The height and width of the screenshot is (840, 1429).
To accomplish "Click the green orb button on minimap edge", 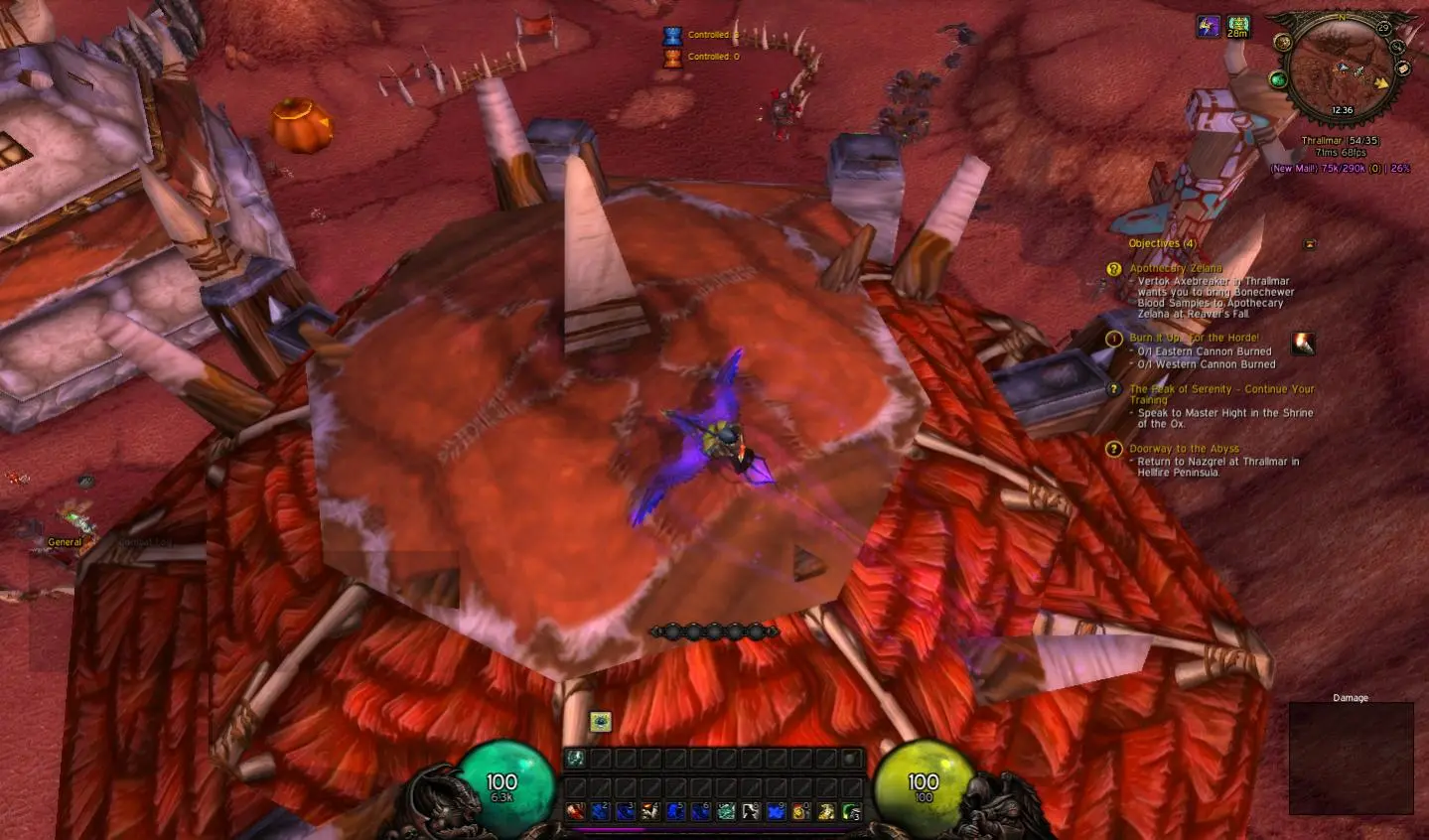I will (1279, 79).
